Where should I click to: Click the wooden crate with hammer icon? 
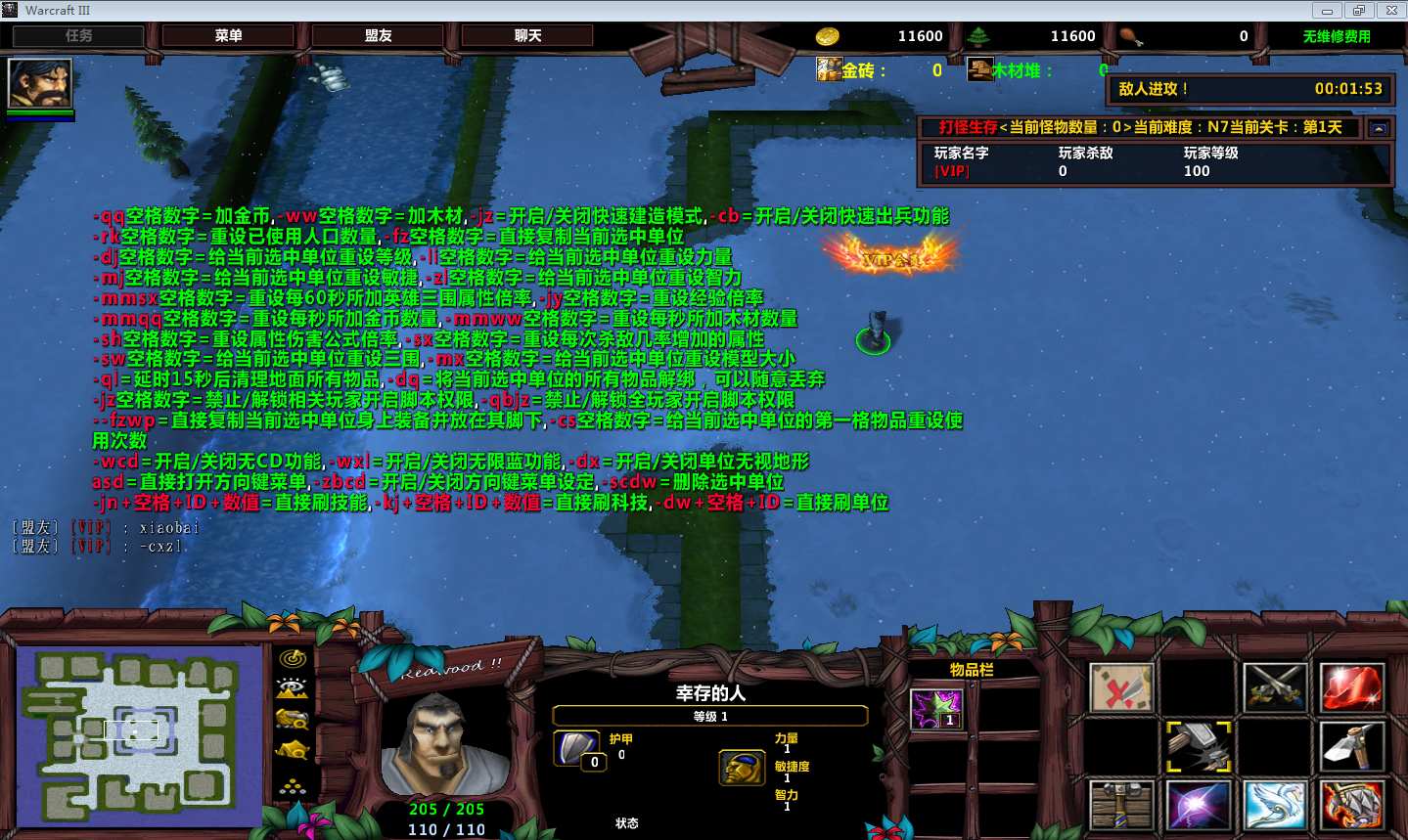pyautogui.click(x=1121, y=806)
